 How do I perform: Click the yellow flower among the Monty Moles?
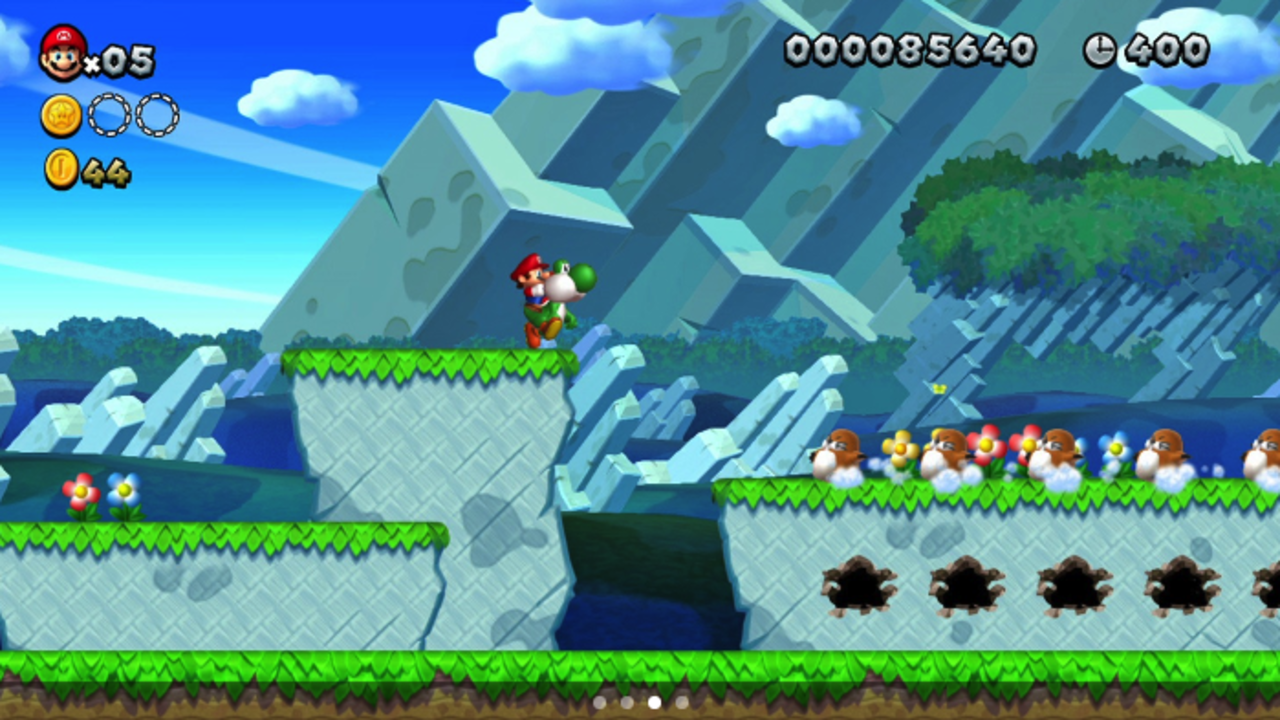[901, 448]
